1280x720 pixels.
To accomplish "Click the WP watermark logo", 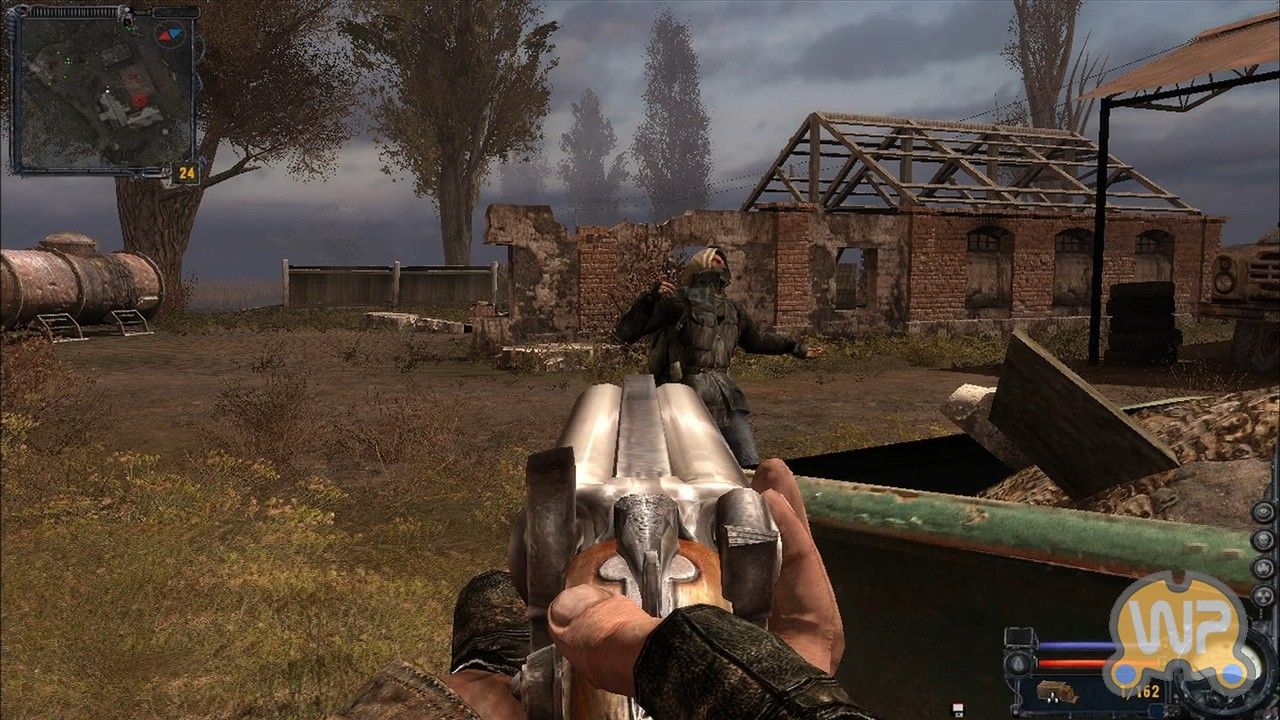I will tap(1178, 628).
